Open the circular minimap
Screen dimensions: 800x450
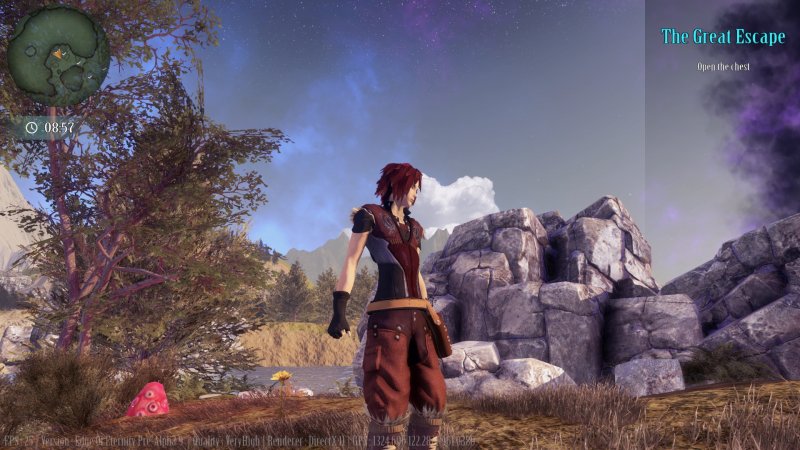[58, 56]
